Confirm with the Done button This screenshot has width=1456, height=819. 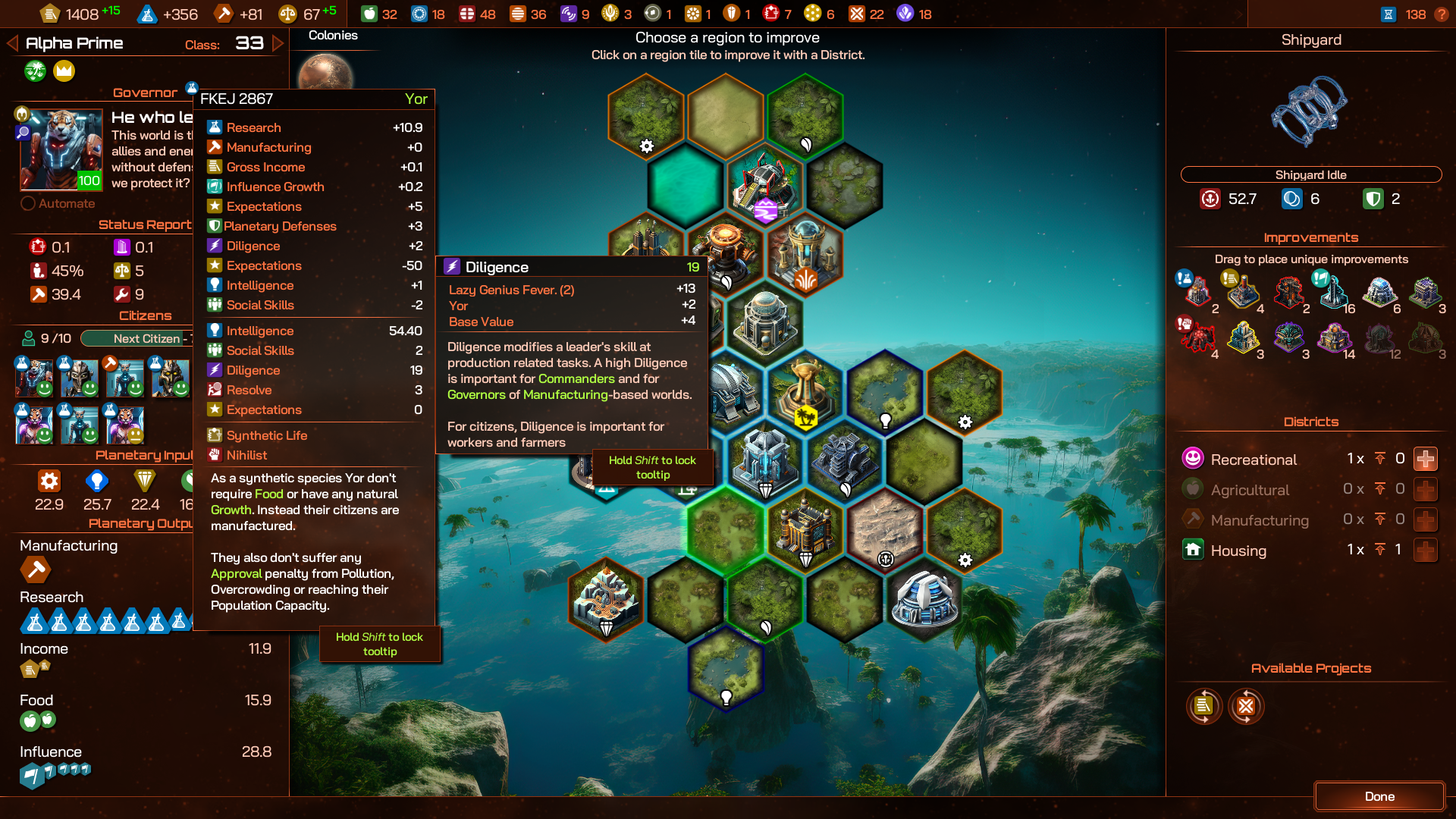[x=1379, y=796]
